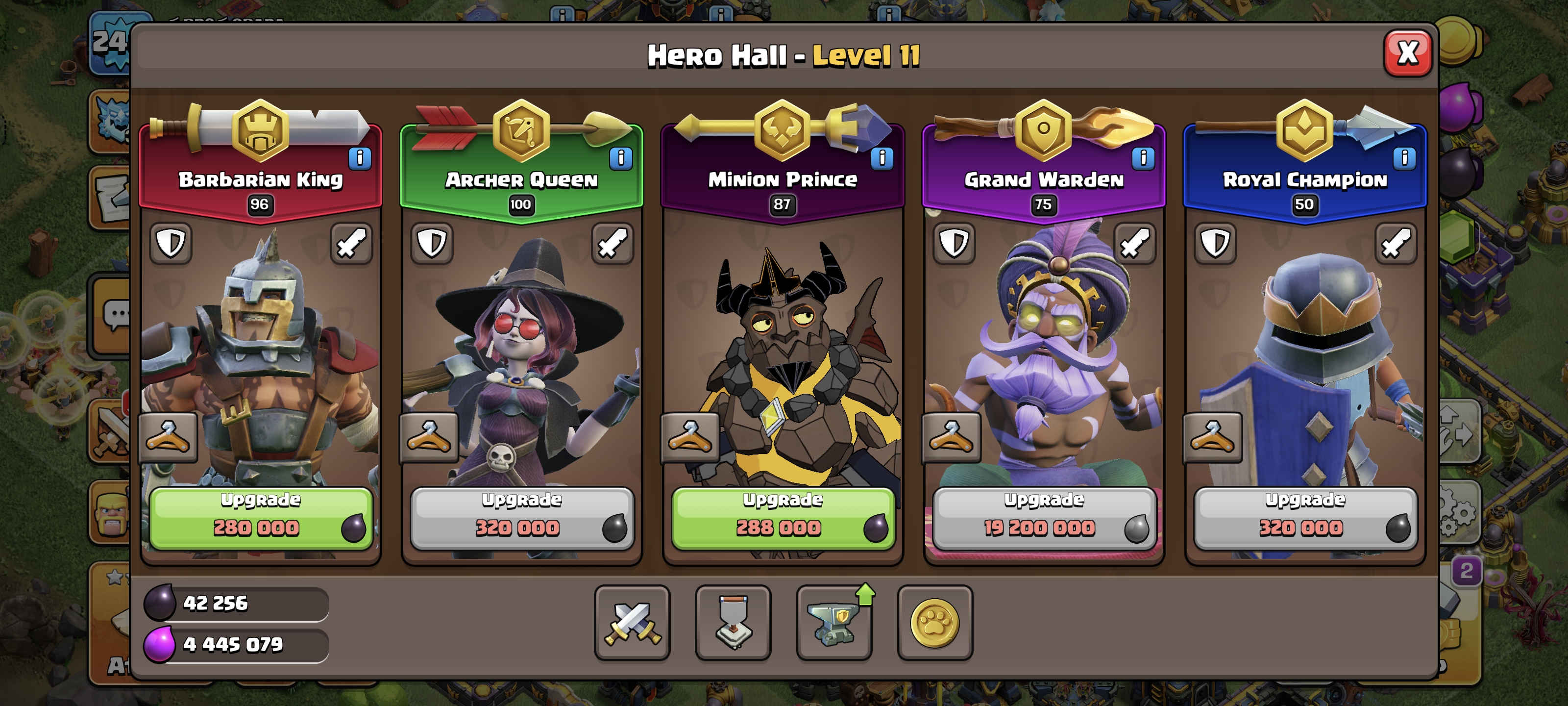Upgrade the Minion Prince for 288 000

point(783,518)
